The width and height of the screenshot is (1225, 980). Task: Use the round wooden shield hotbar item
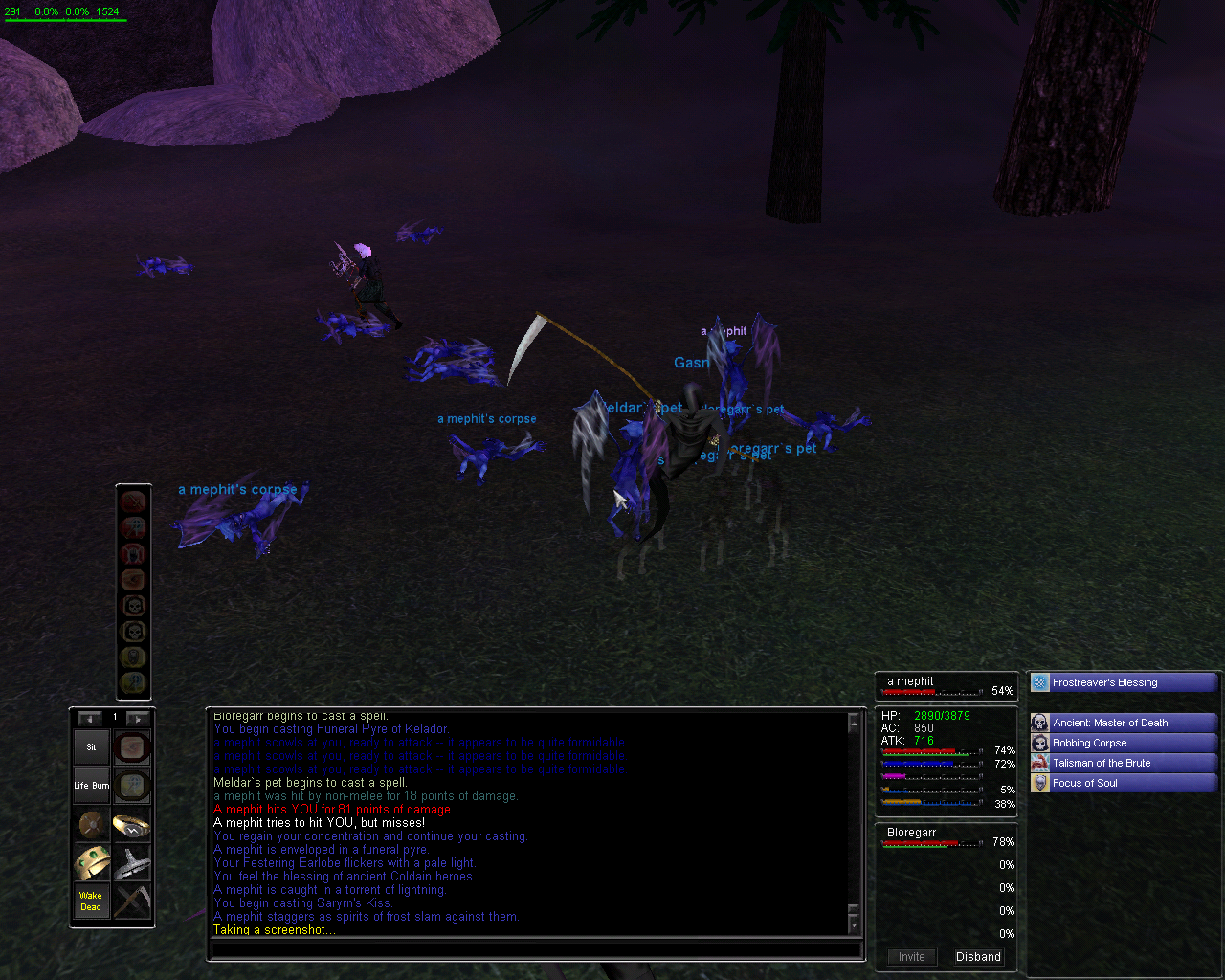pos(92,825)
